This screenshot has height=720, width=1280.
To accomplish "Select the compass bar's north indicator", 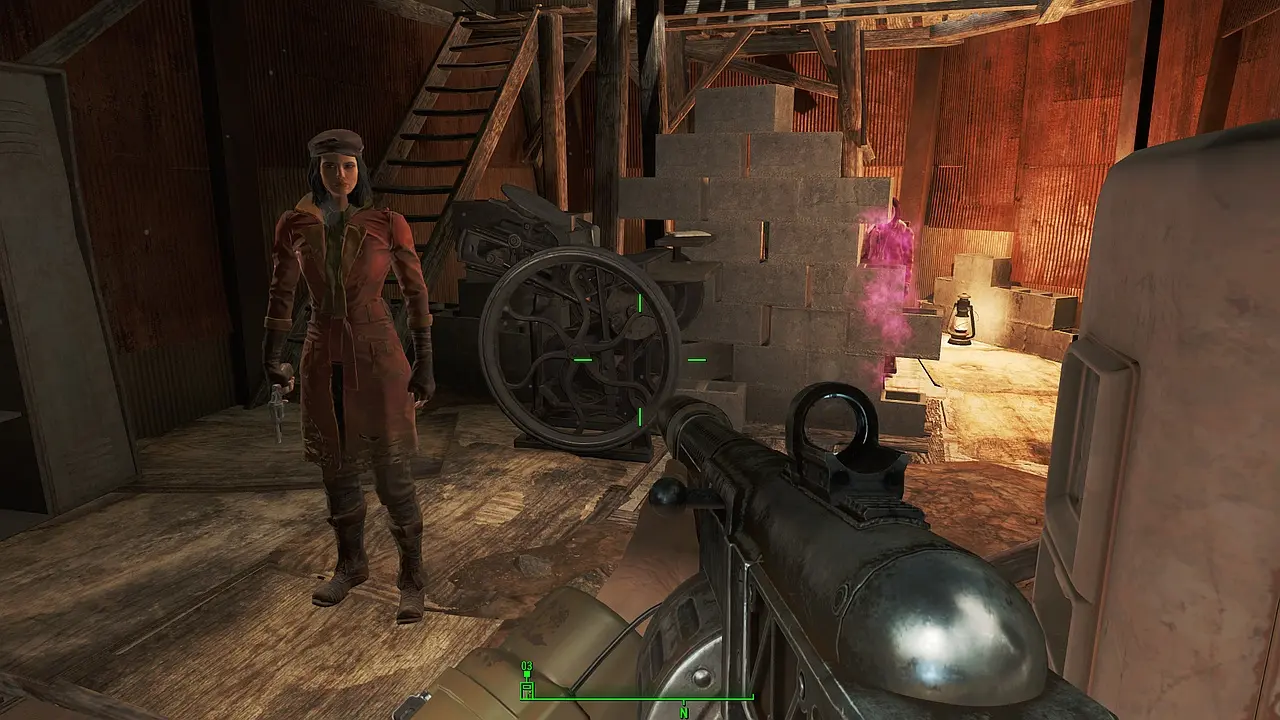I will (x=684, y=711).
